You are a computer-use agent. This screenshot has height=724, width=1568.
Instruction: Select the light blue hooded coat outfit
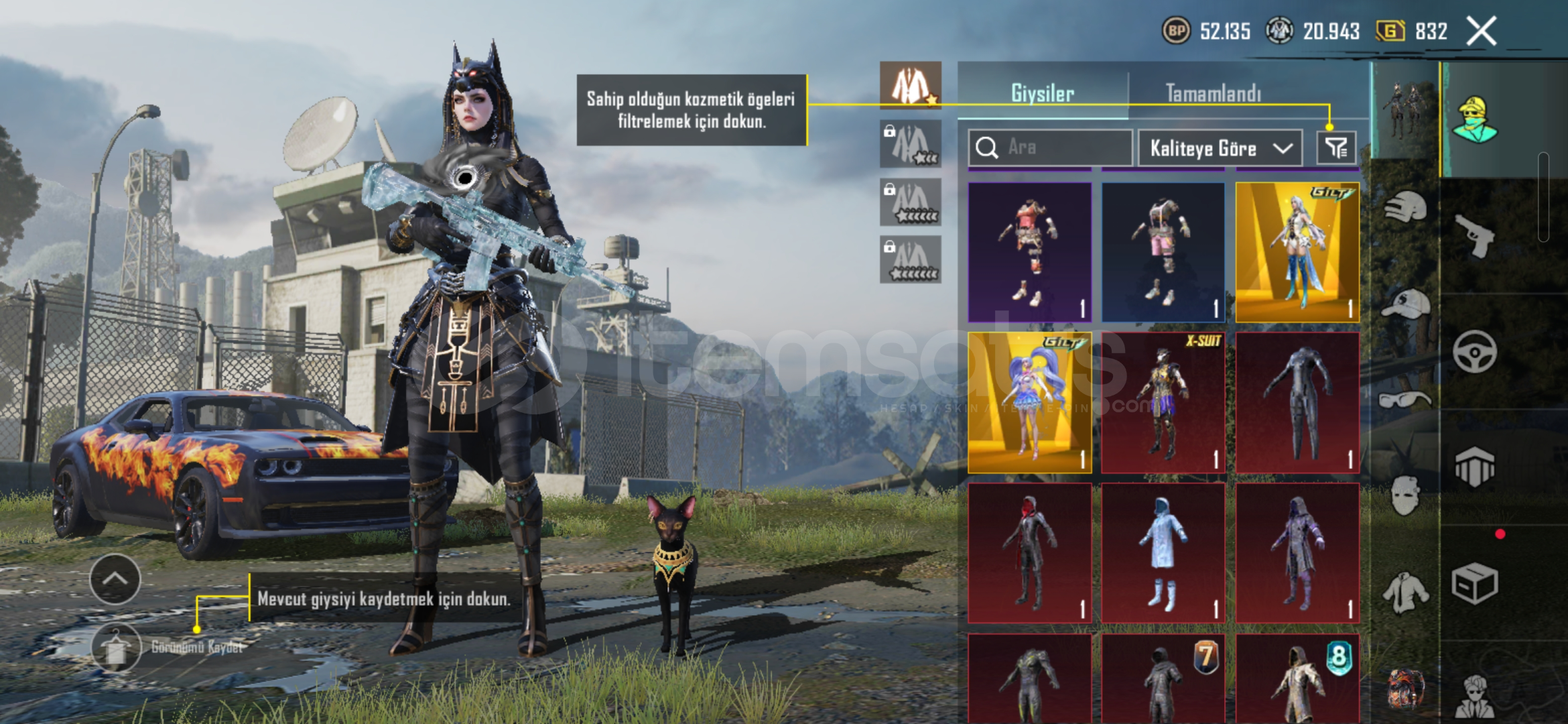click(x=1163, y=554)
